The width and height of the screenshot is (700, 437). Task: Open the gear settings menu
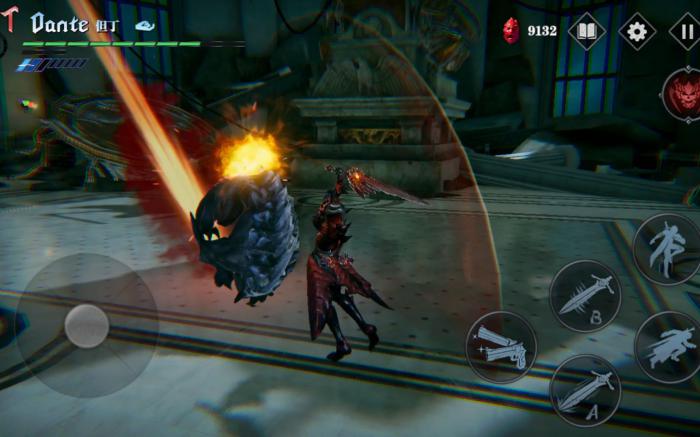click(x=637, y=31)
